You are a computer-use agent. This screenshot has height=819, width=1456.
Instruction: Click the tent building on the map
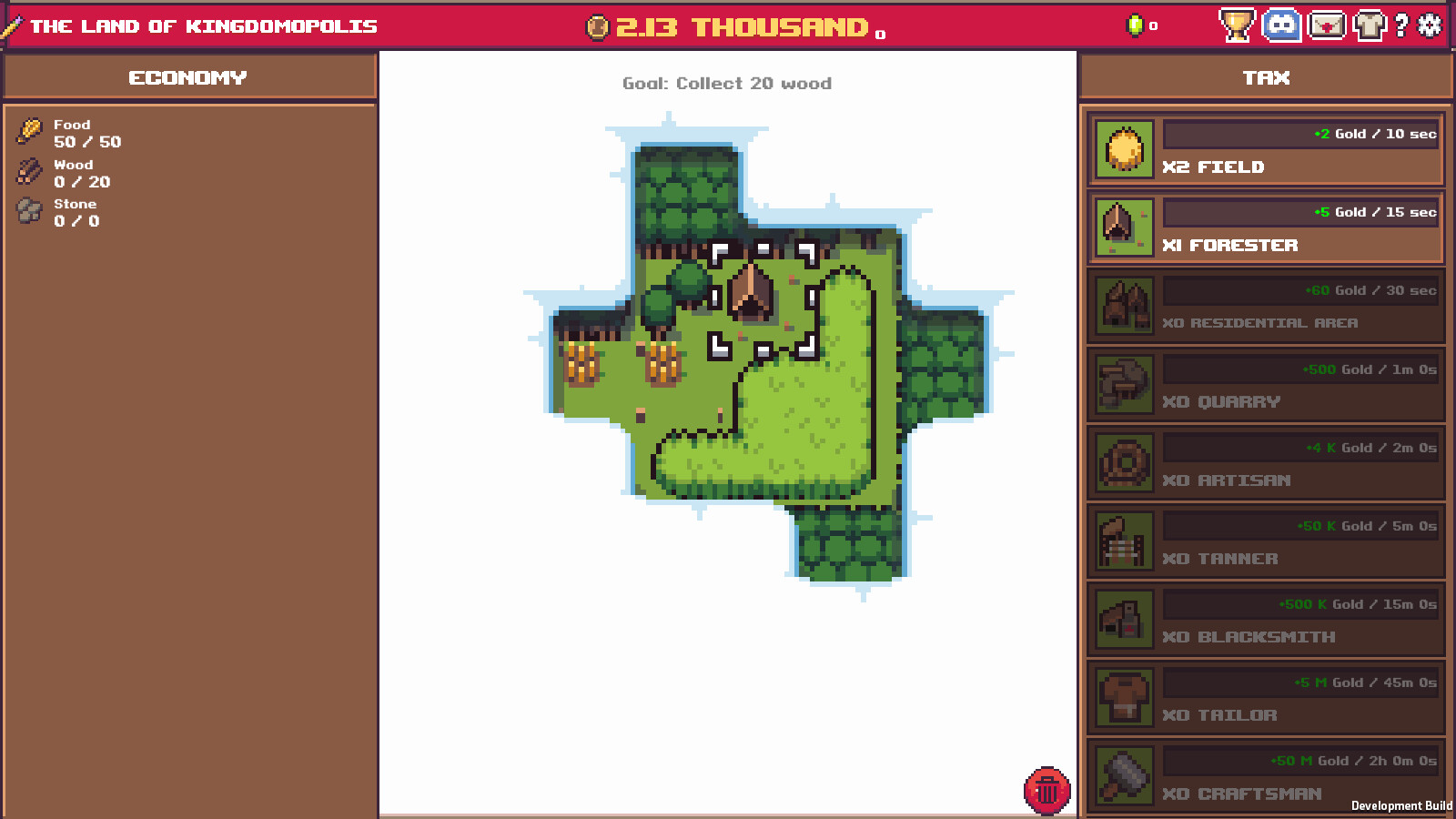[750, 291]
